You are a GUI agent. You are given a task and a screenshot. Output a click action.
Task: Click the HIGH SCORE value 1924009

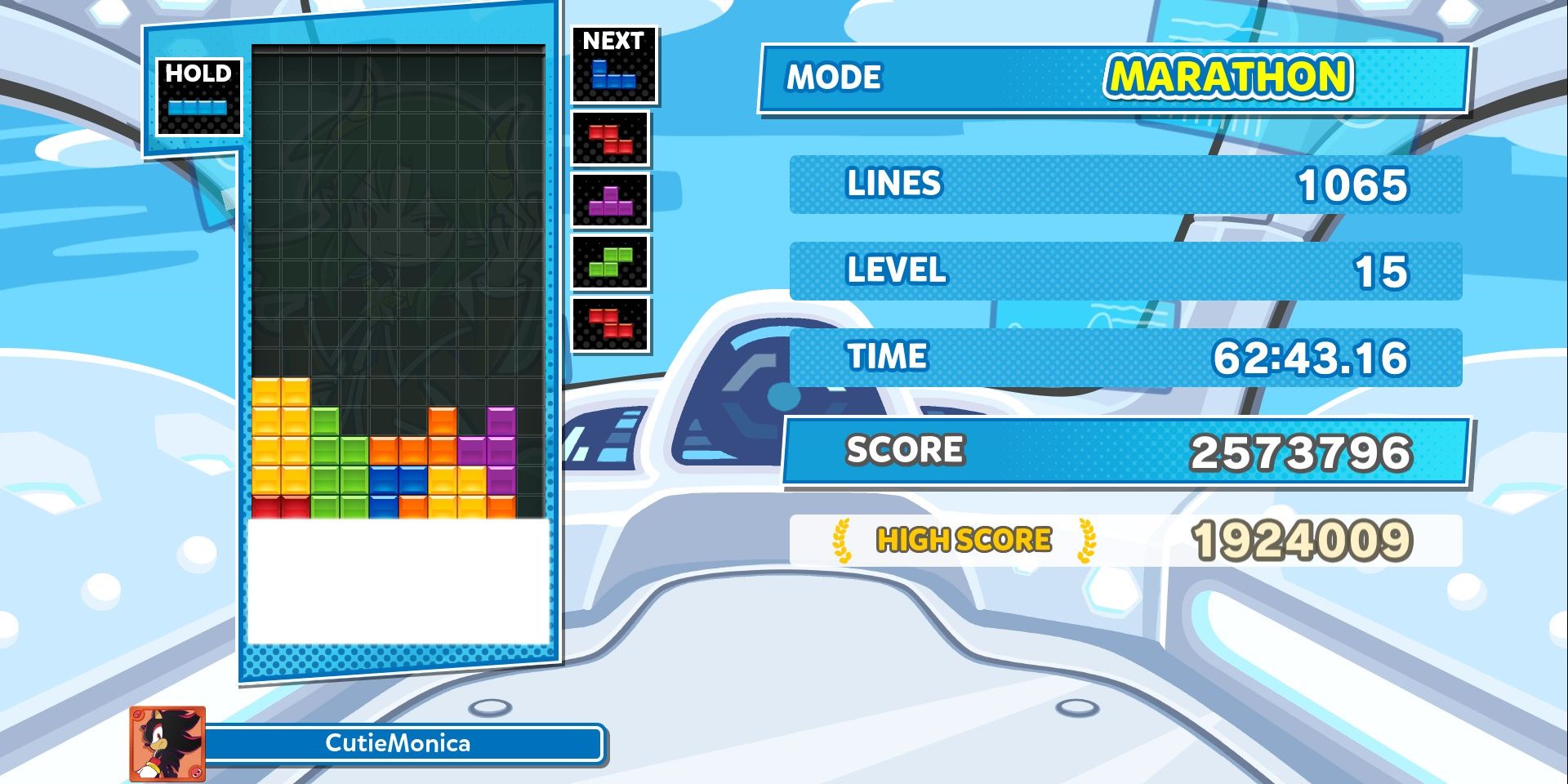click(1307, 538)
